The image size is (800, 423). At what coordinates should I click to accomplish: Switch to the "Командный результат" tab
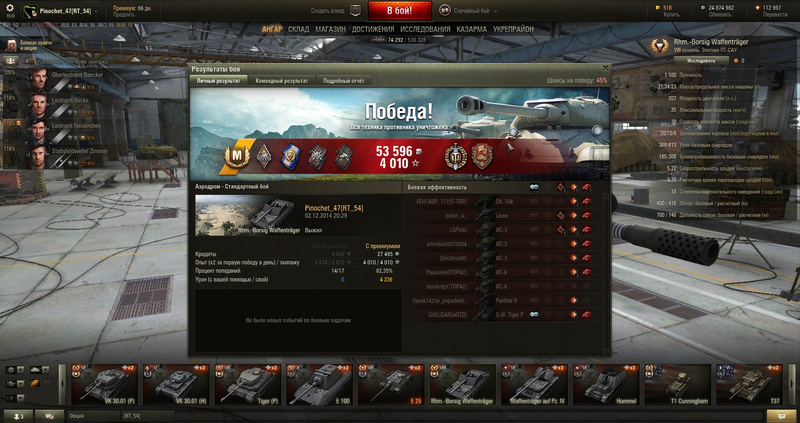pos(281,80)
